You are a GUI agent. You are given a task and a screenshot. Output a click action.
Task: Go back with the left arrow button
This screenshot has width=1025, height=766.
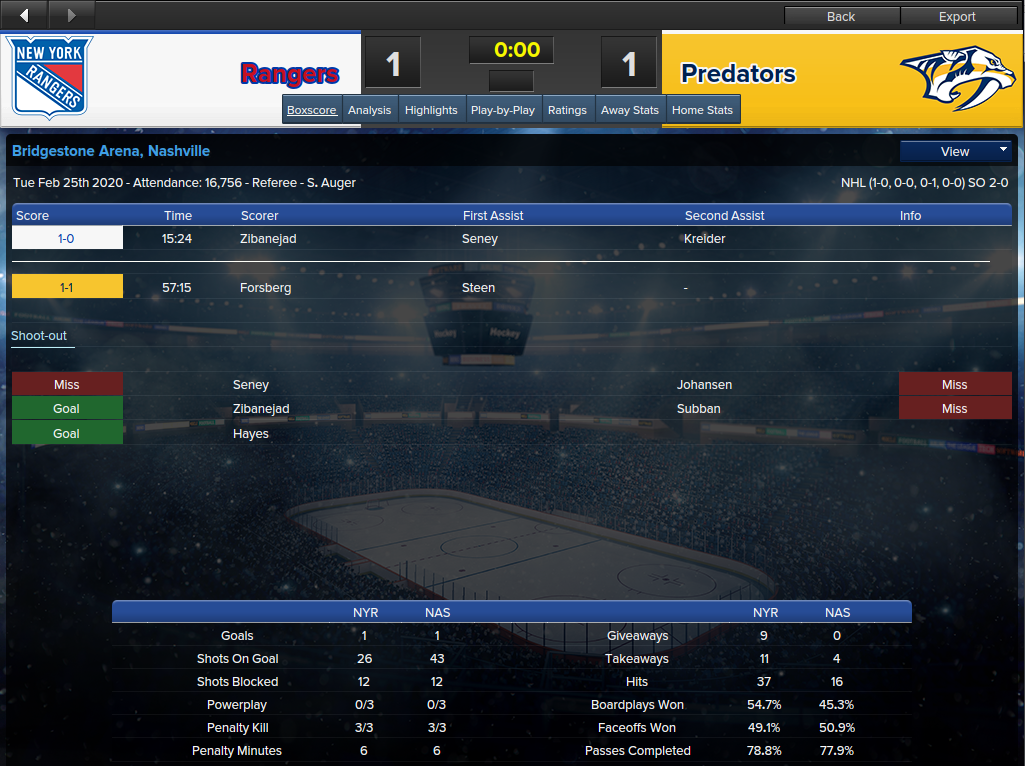pyautogui.click(x=24, y=15)
